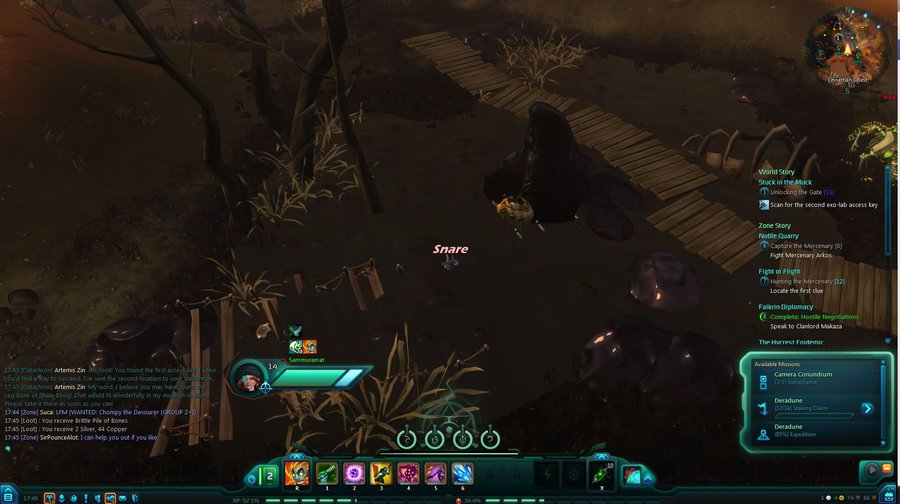Screen dimensions: 900x504
Task: Activate the pink ability in slot 4
Action: (x=408, y=474)
